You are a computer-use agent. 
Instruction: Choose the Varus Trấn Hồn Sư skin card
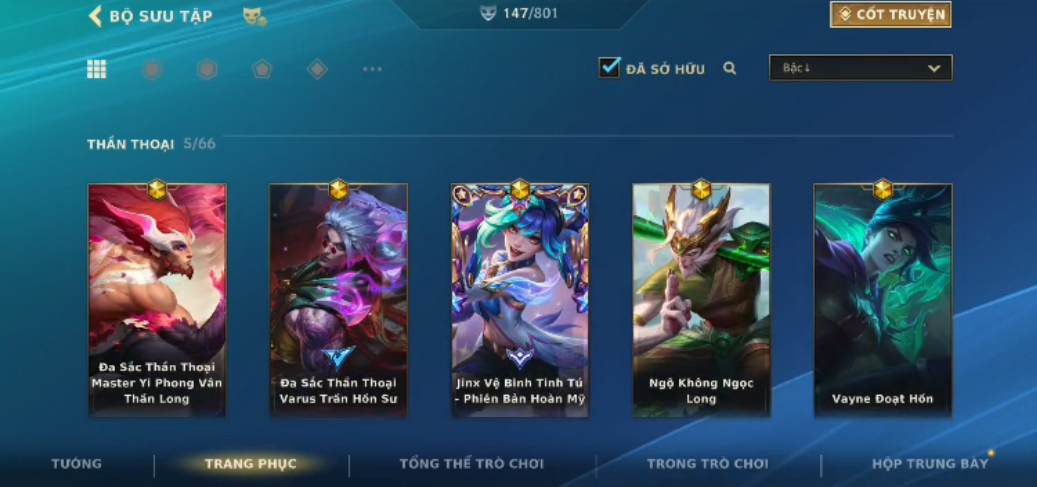pyautogui.click(x=338, y=300)
